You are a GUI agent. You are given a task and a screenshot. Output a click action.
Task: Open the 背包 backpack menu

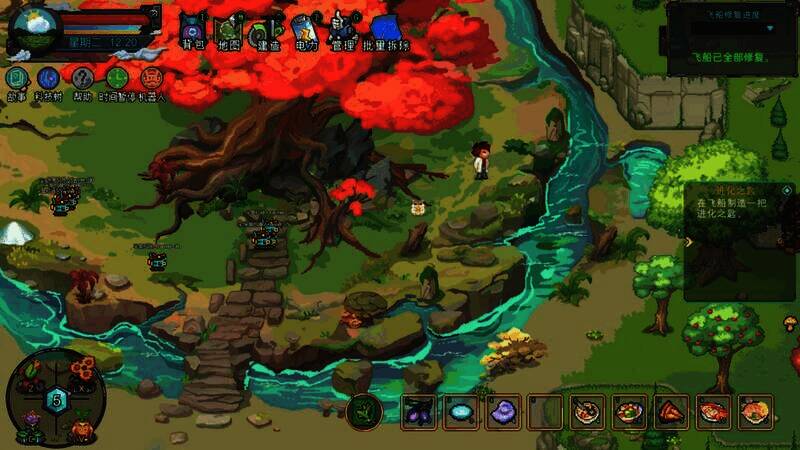point(193,30)
